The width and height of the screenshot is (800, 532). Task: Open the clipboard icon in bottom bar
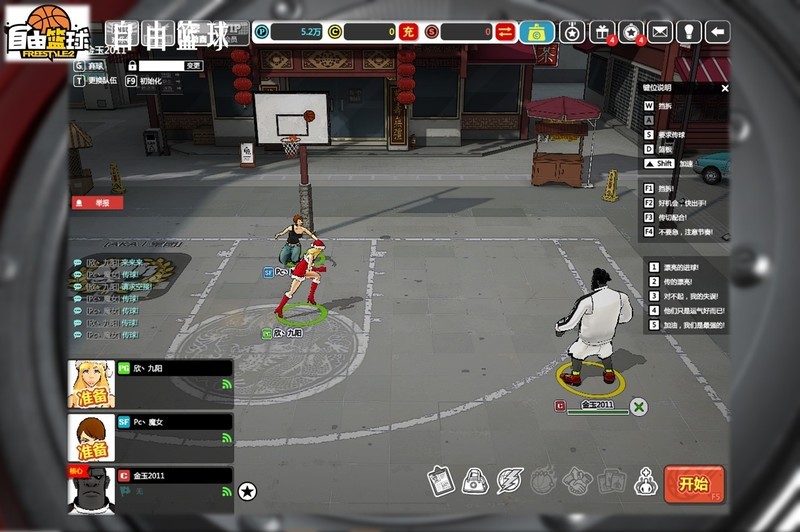tap(441, 481)
